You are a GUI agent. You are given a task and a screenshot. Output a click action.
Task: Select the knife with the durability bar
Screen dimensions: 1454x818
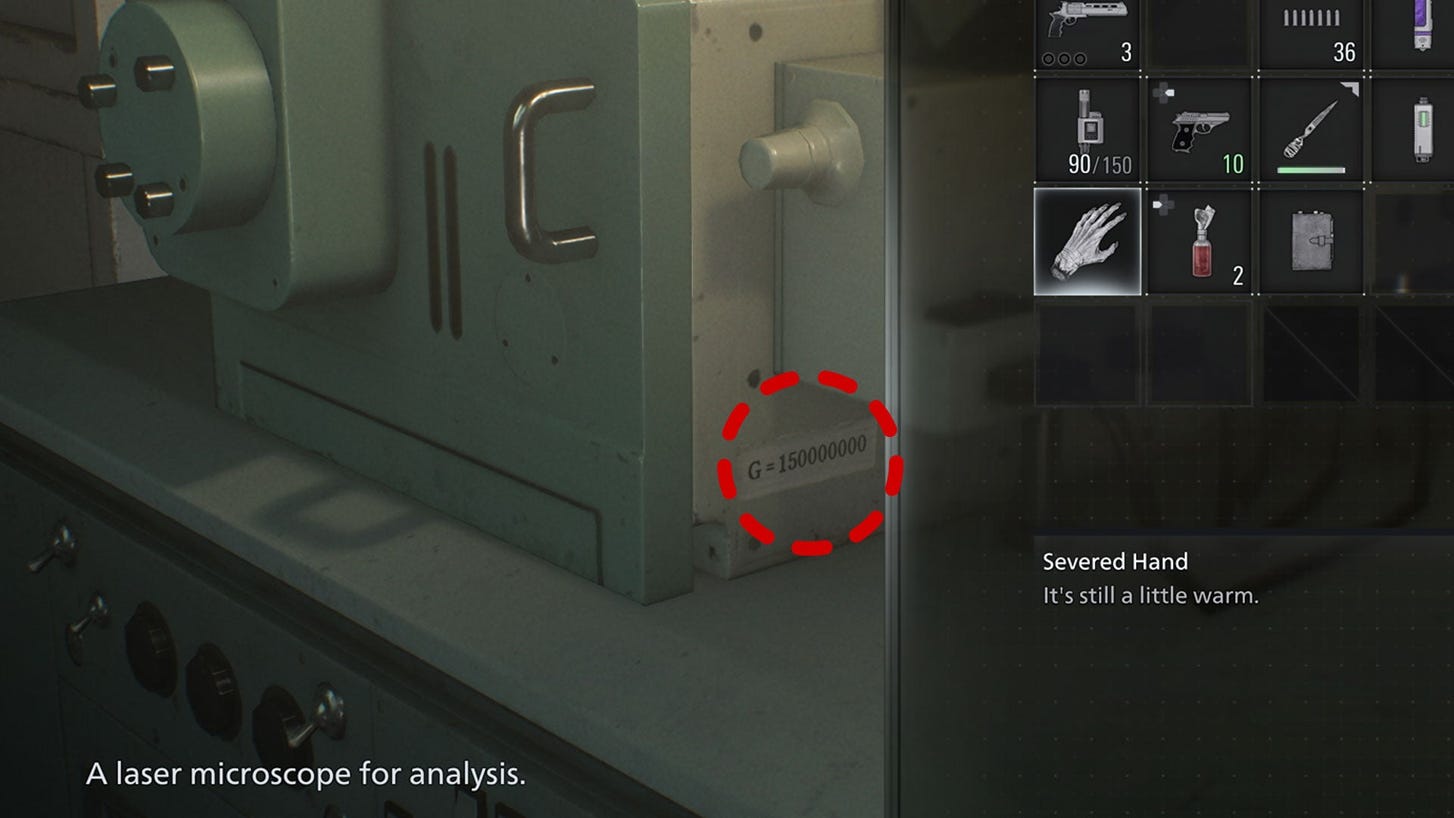coord(1311,131)
